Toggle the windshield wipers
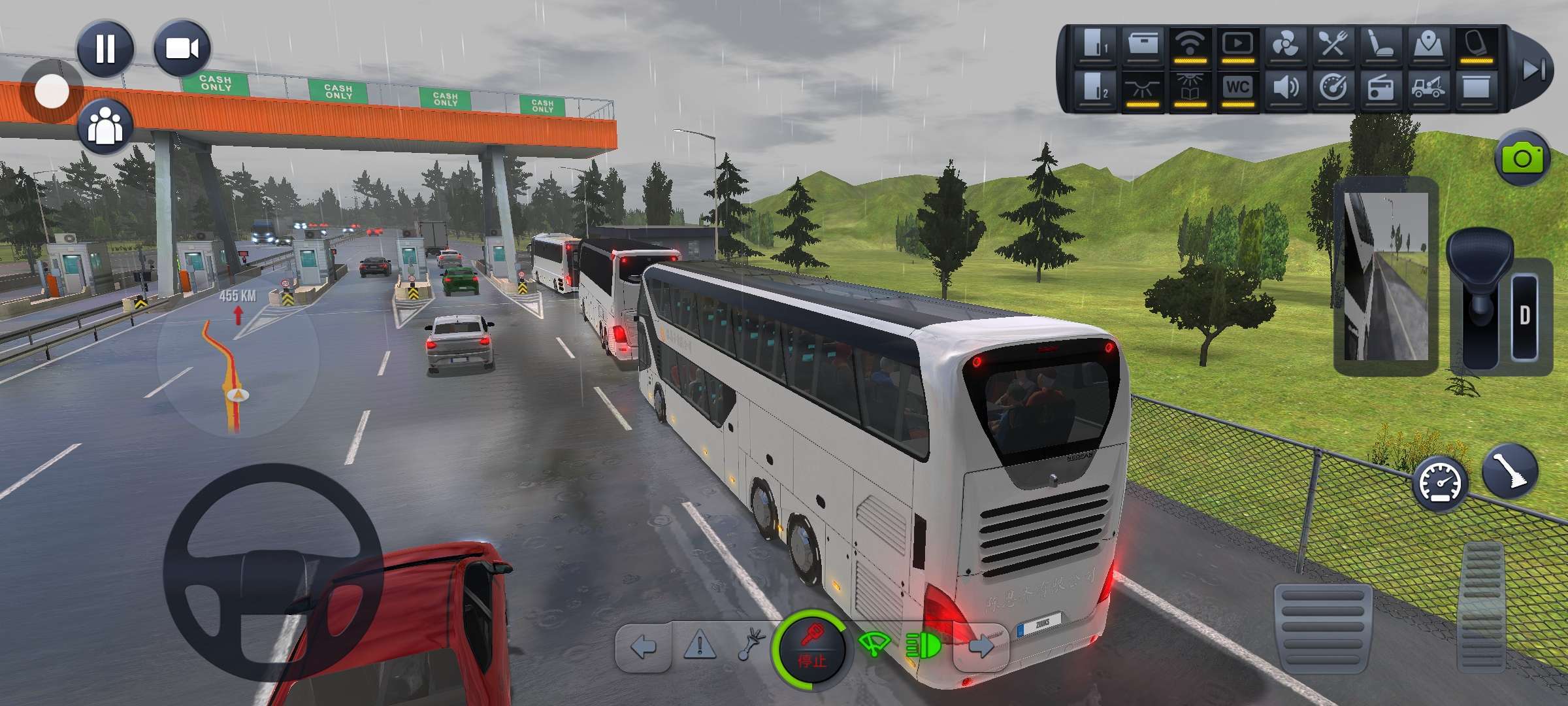 873,646
